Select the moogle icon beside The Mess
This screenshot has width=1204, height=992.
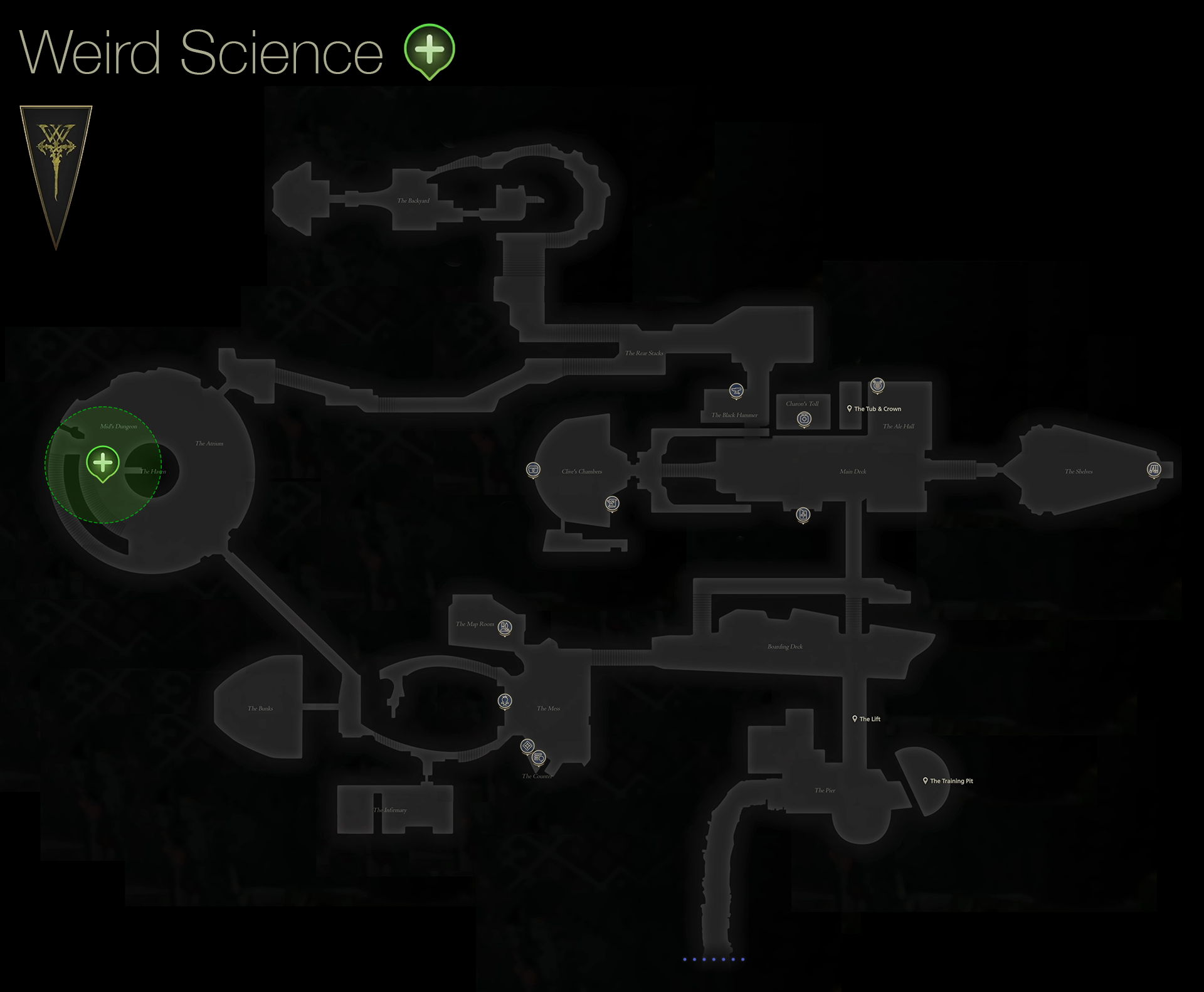coord(505,702)
